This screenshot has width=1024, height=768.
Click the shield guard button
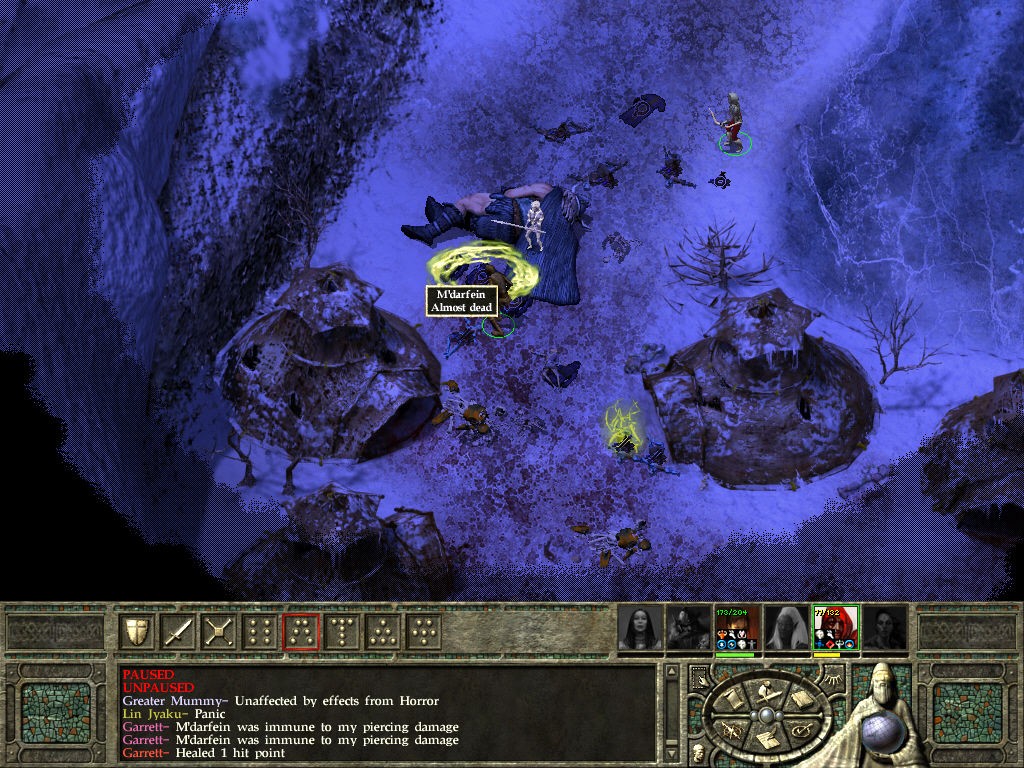[x=137, y=631]
